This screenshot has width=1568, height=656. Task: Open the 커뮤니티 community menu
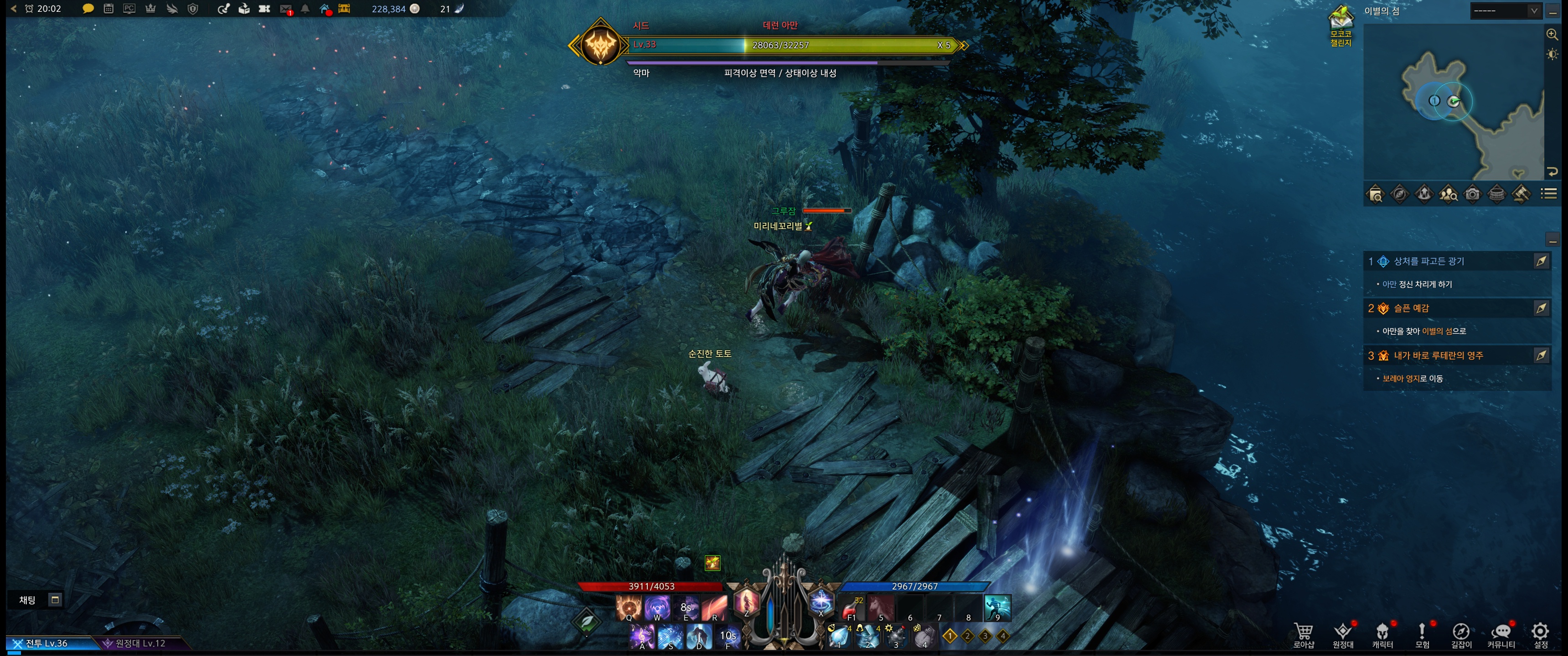1501,635
